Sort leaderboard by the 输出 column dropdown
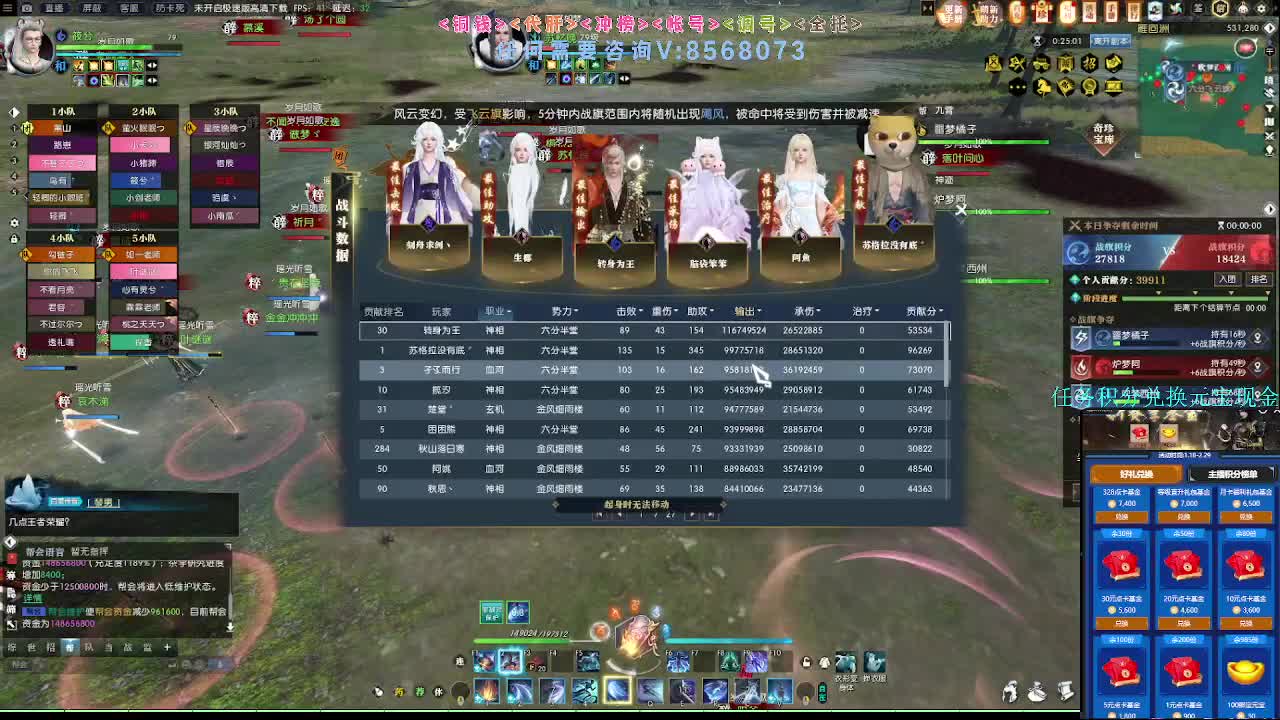 tap(751, 310)
